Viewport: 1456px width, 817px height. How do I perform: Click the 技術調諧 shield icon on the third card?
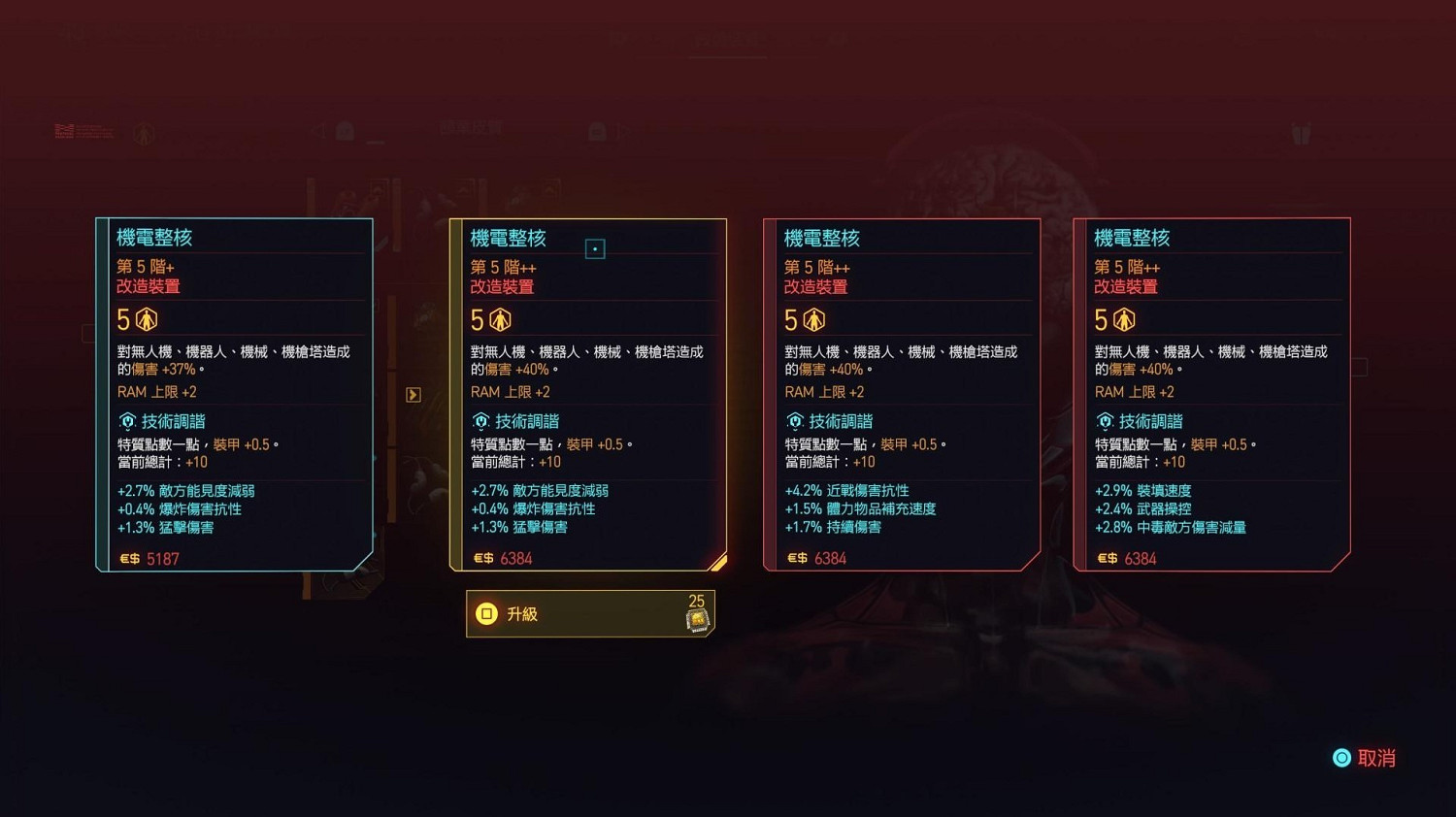[x=795, y=421]
